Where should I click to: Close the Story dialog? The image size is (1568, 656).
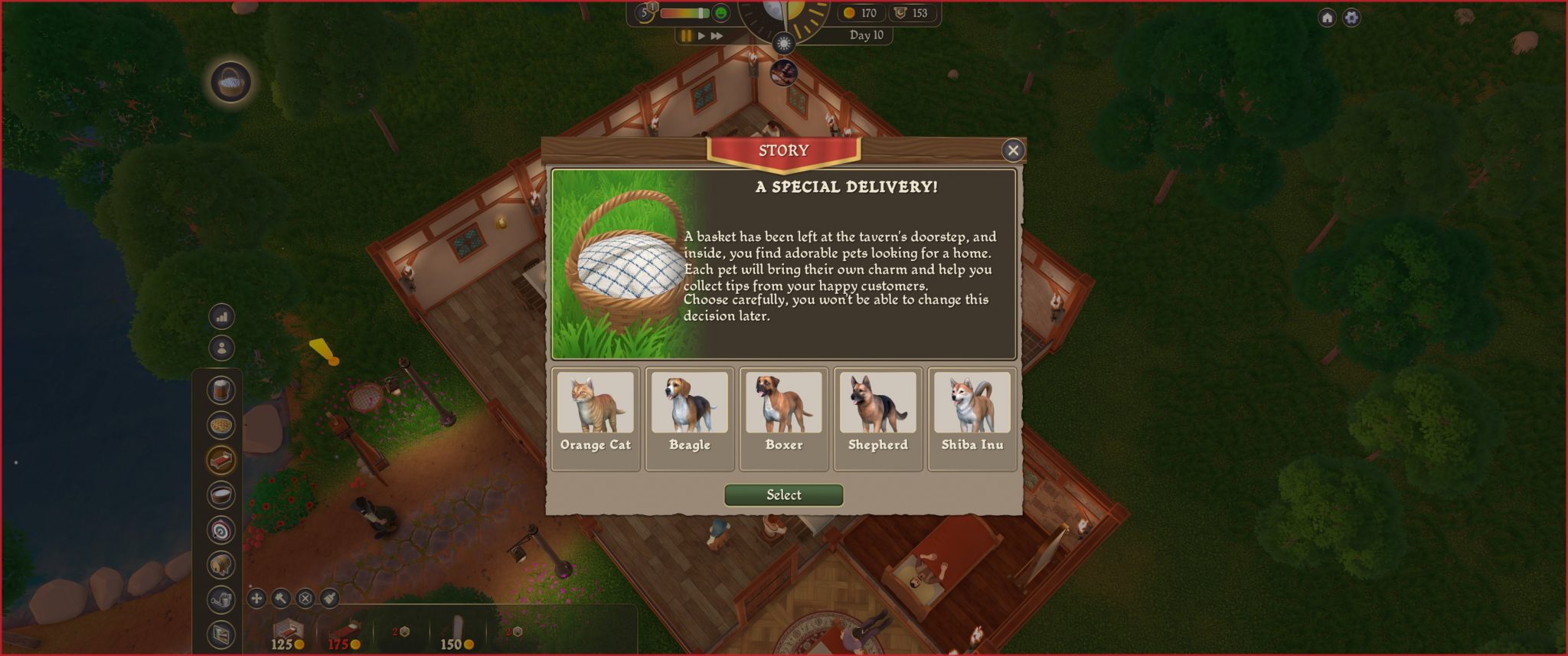[1012, 151]
